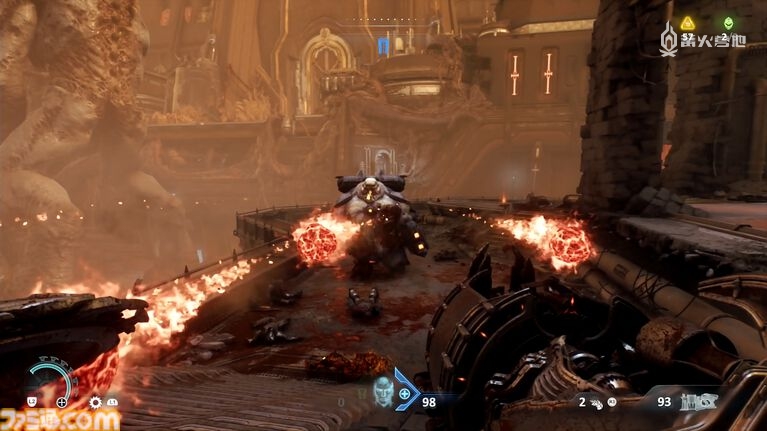The image size is (767, 431).
Task: Click the Slayer helmet portrait
Action: click(x=384, y=391)
